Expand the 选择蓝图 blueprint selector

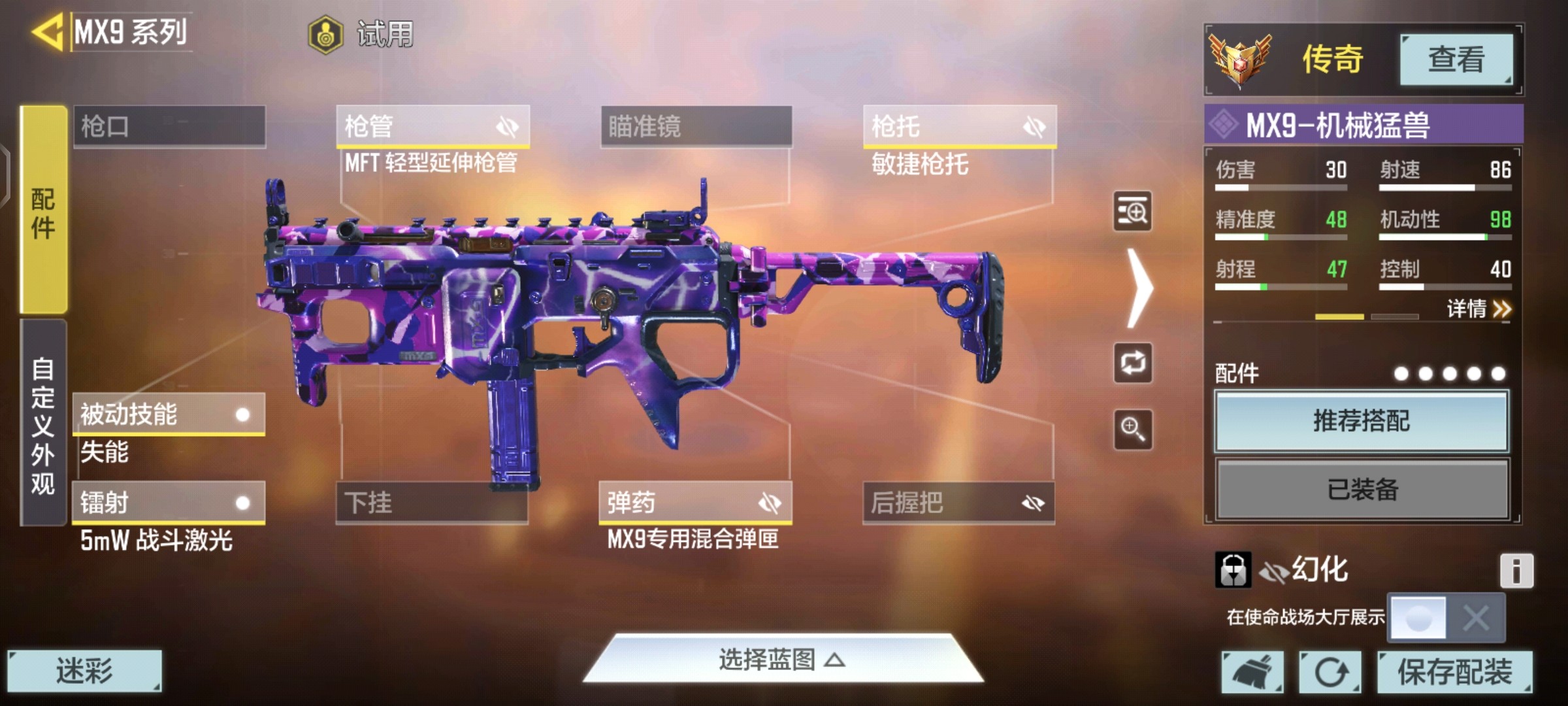pyautogui.click(x=782, y=660)
